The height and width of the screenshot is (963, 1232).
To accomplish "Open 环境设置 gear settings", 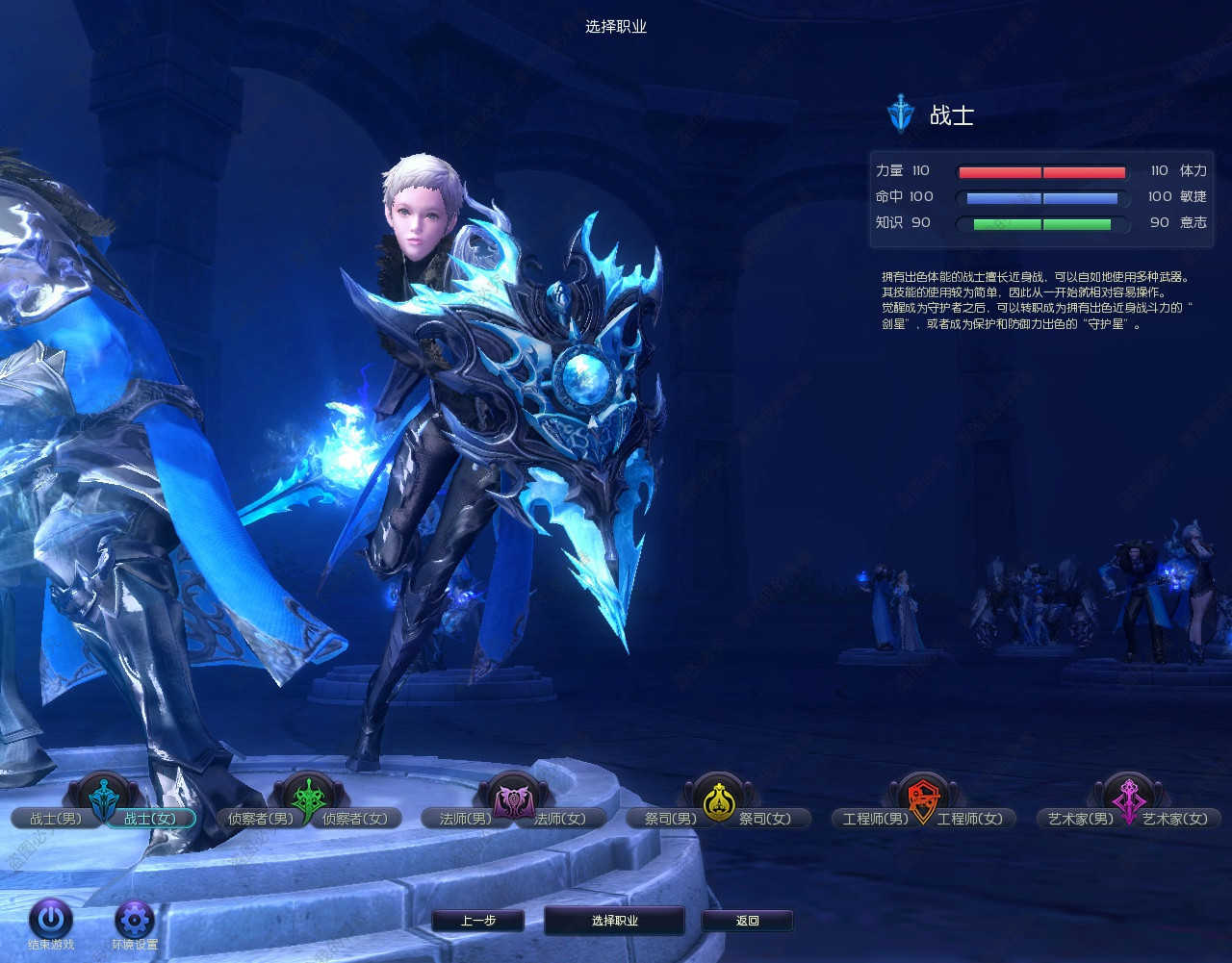I will (135, 919).
